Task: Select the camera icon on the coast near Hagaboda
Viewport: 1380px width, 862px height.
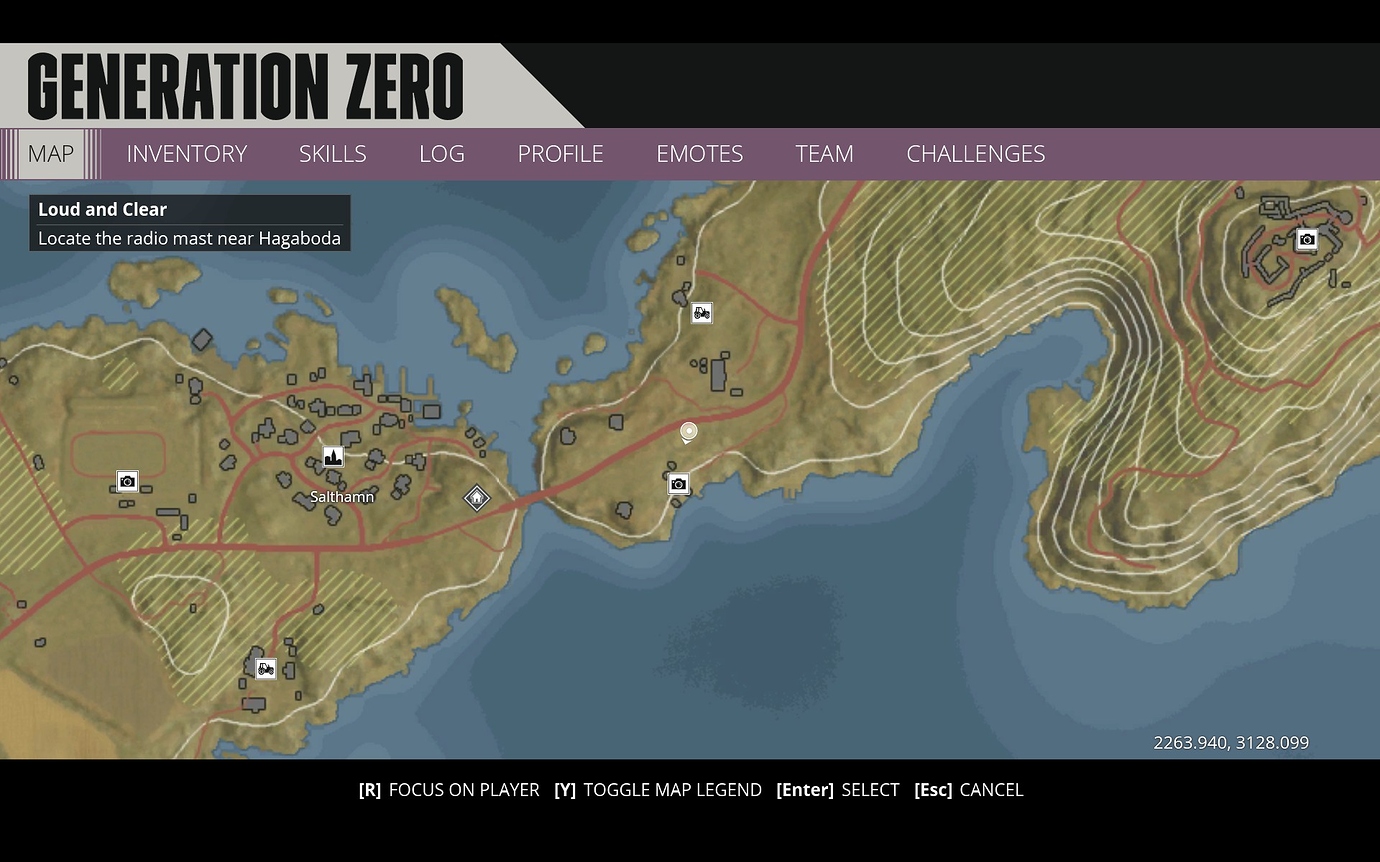Action: point(678,484)
